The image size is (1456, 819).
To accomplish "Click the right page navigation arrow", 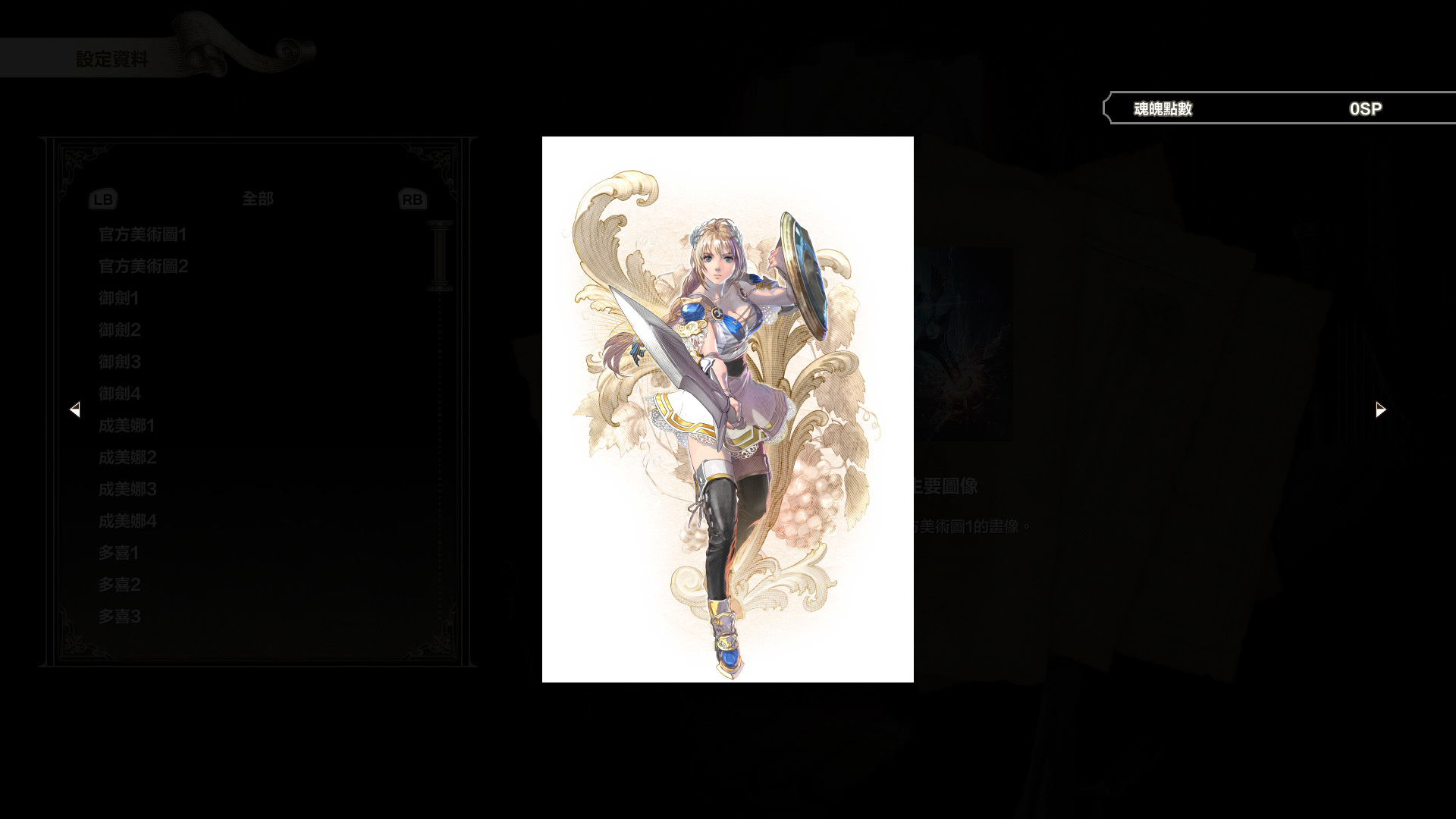I will (1379, 409).
